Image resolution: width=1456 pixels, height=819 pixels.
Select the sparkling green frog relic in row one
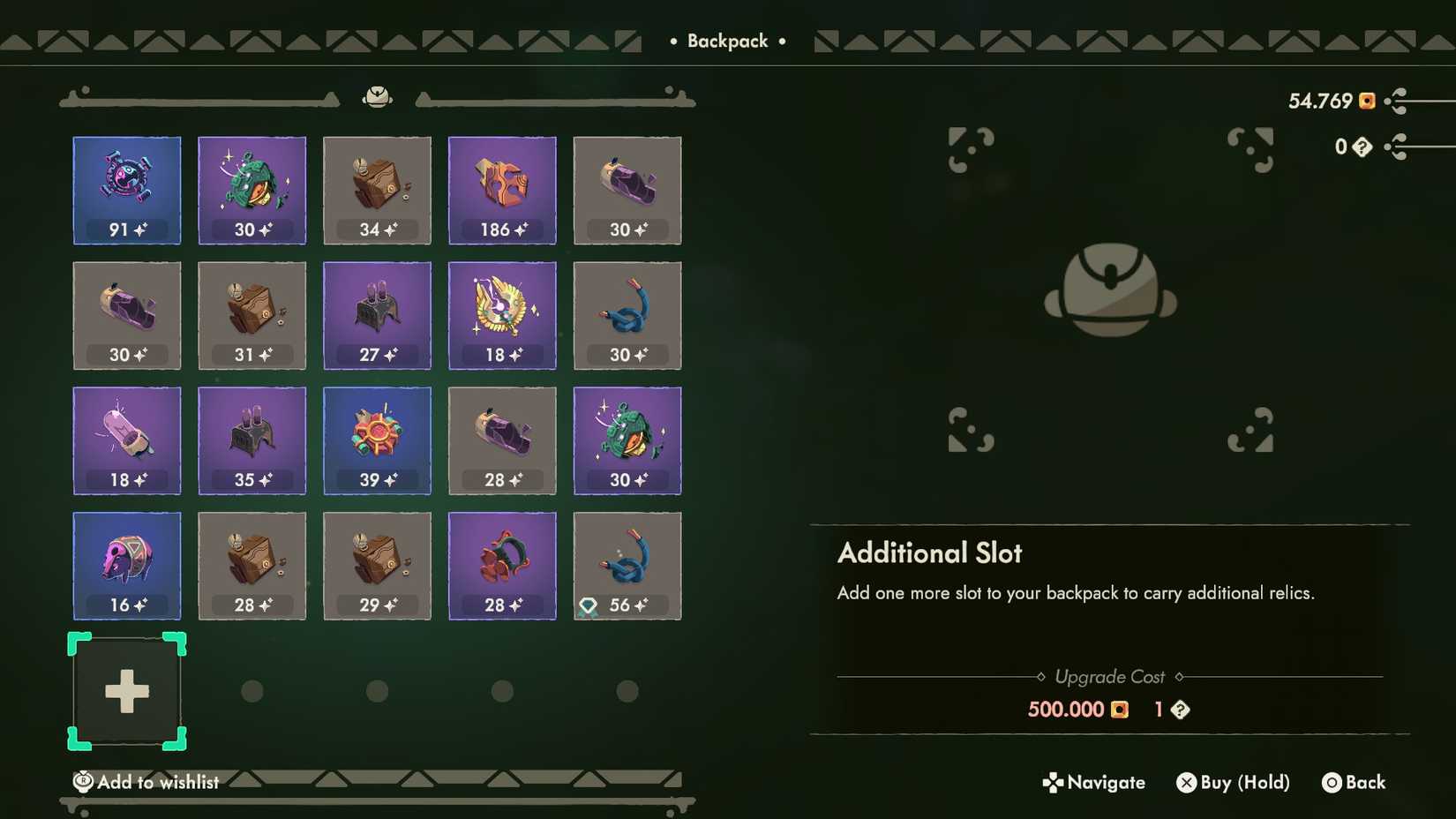tap(251, 190)
